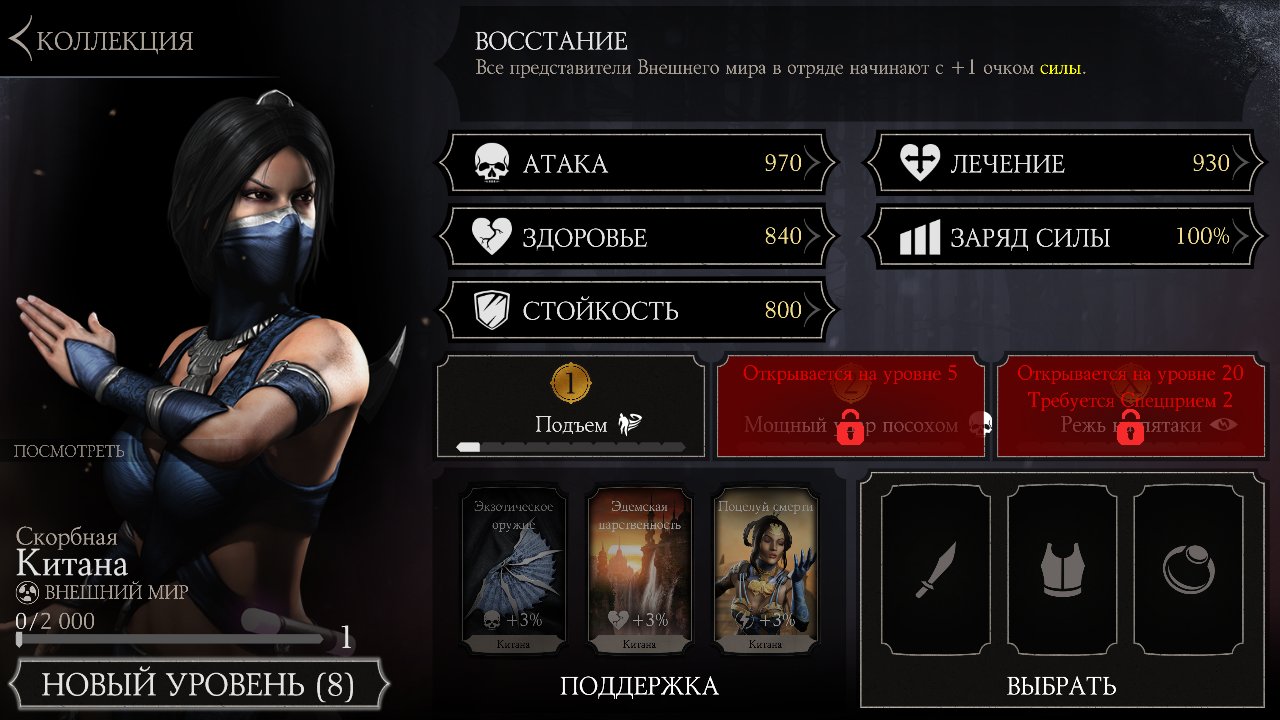
Task: Open the Поцелуй смерти support card
Action: 765,570
